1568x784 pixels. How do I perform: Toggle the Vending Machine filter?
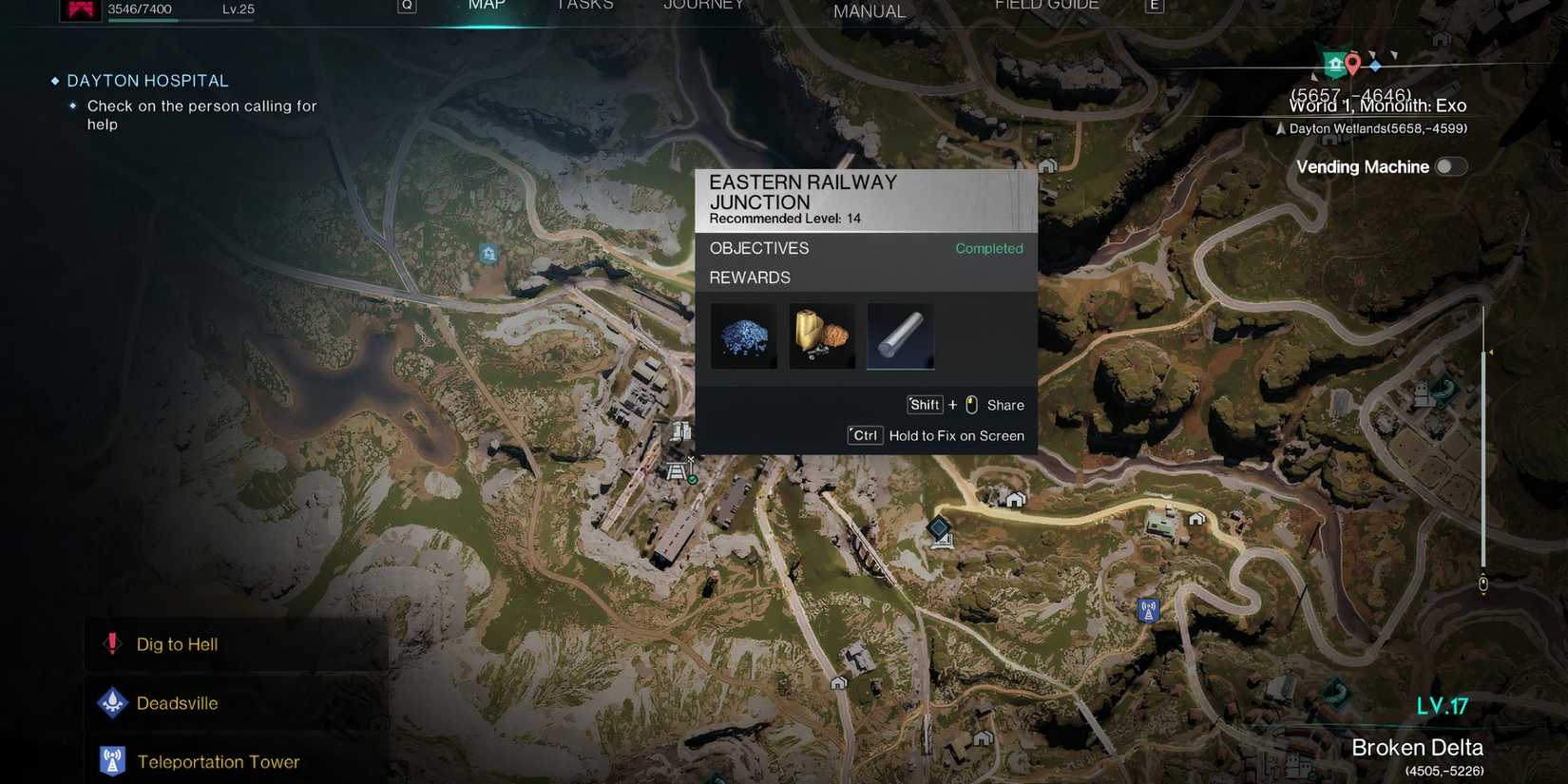[x=1450, y=167]
